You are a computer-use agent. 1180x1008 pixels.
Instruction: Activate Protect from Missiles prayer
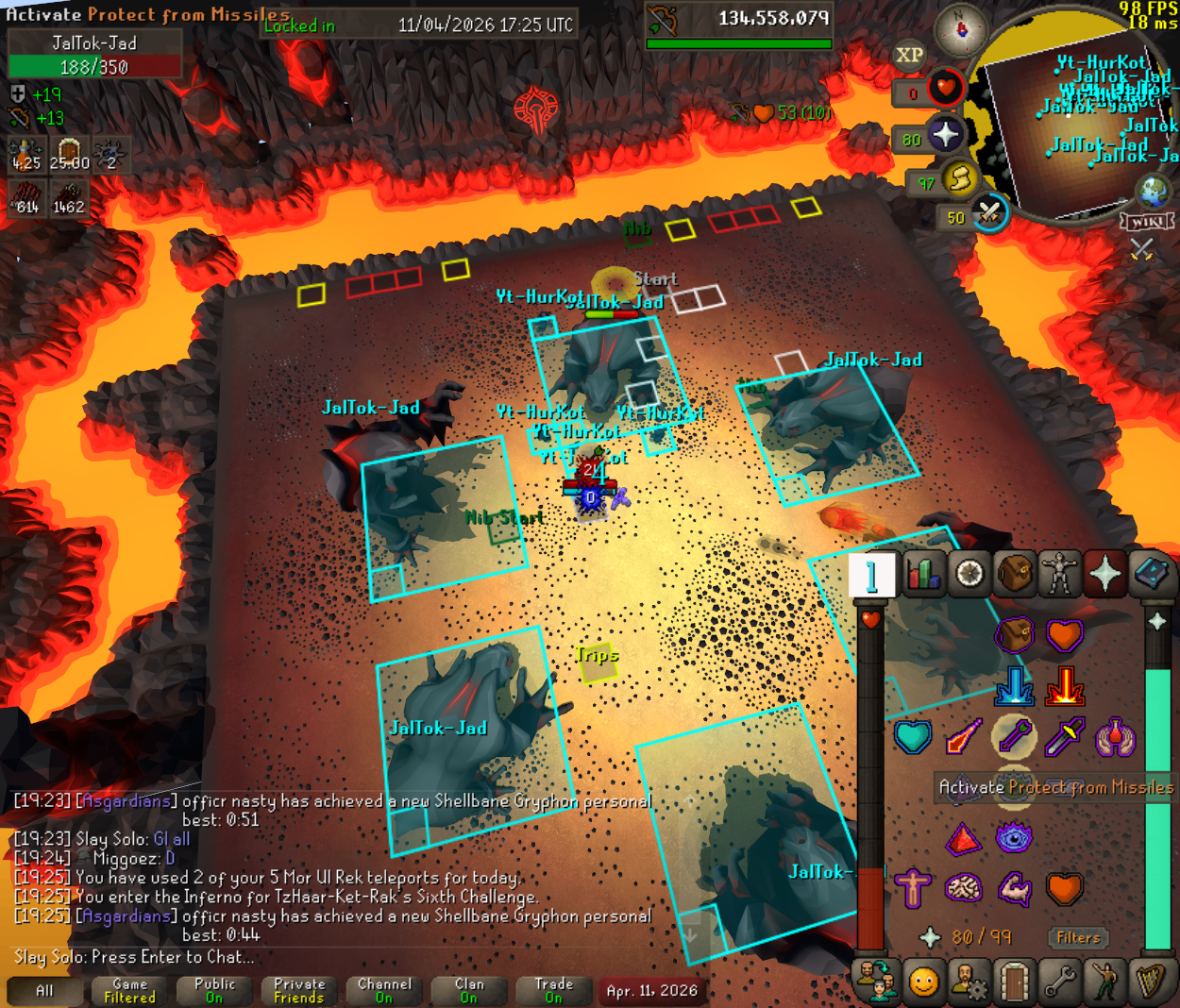1014,737
